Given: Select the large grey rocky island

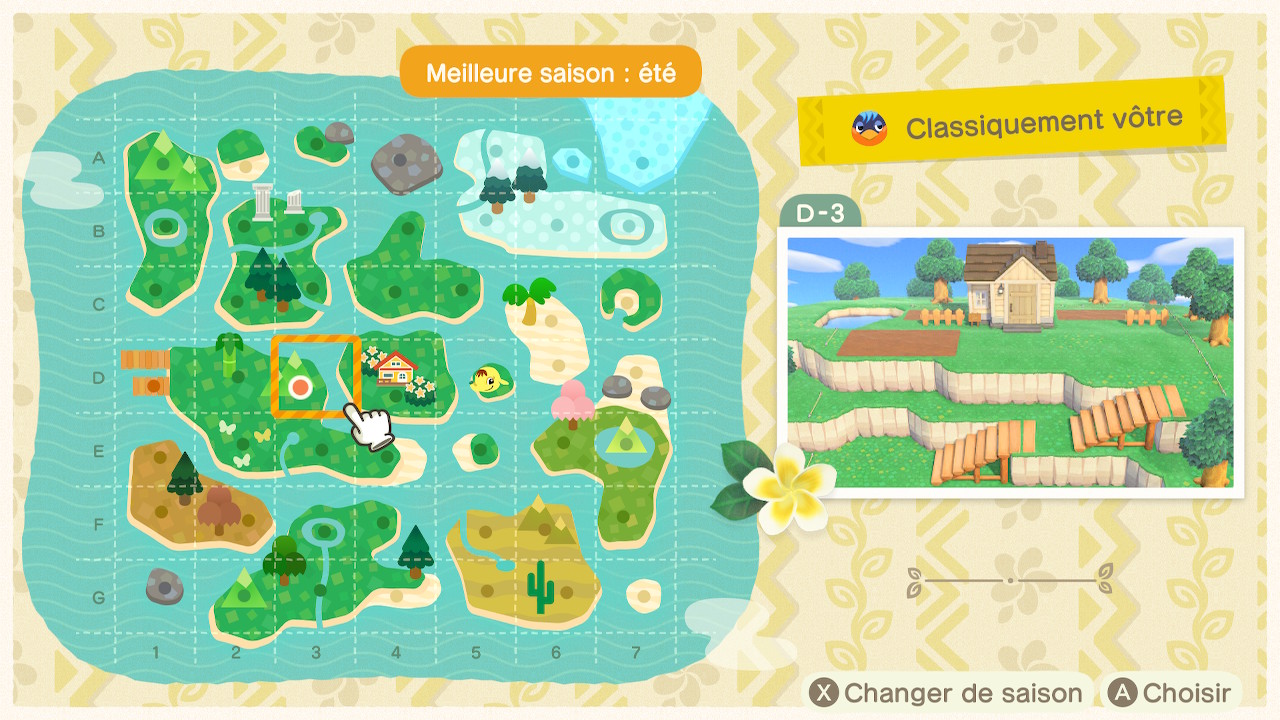Looking at the screenshot, I should click(x=406, y=161).
